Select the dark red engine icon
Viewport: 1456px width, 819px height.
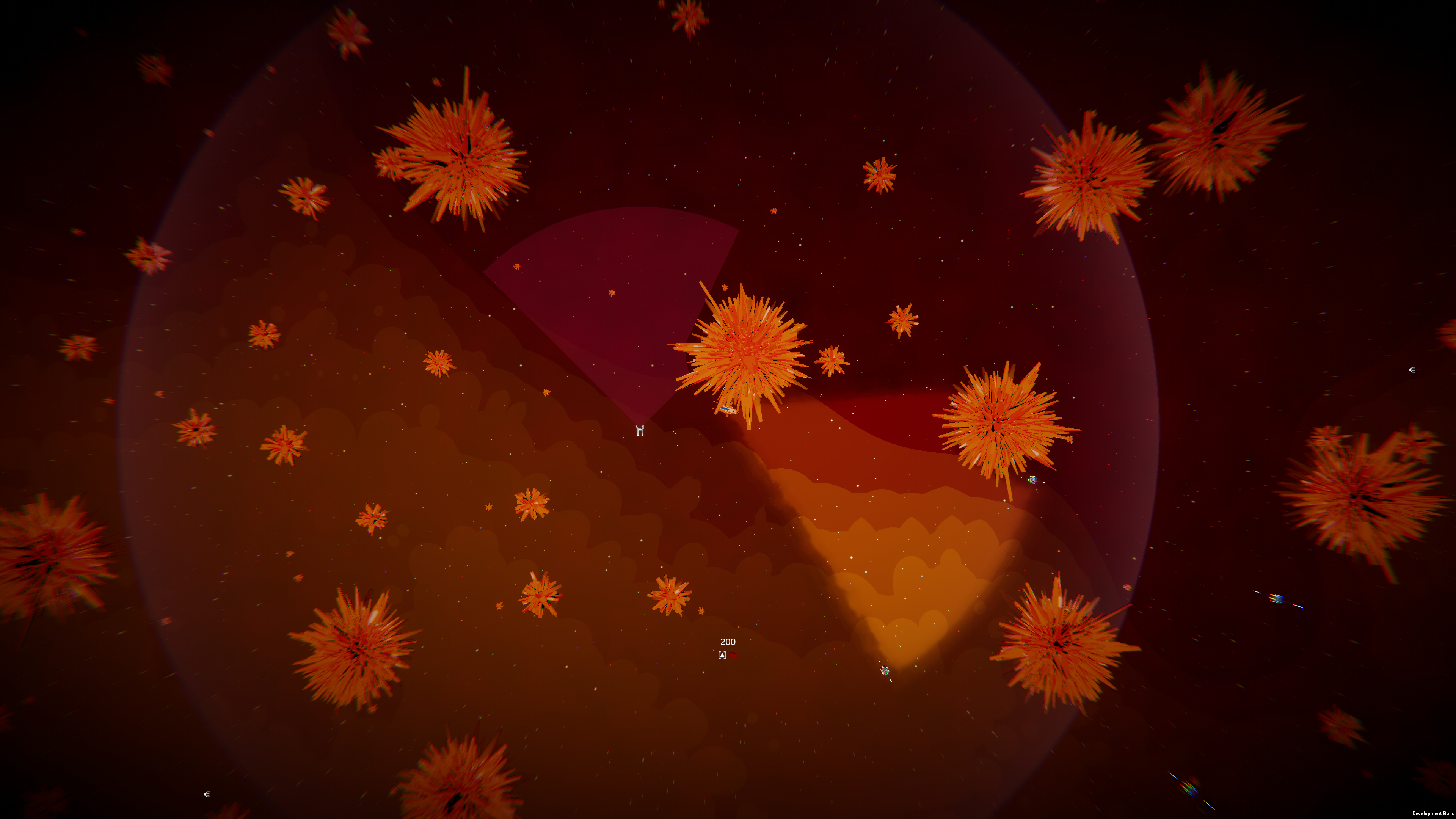[733, 655]
